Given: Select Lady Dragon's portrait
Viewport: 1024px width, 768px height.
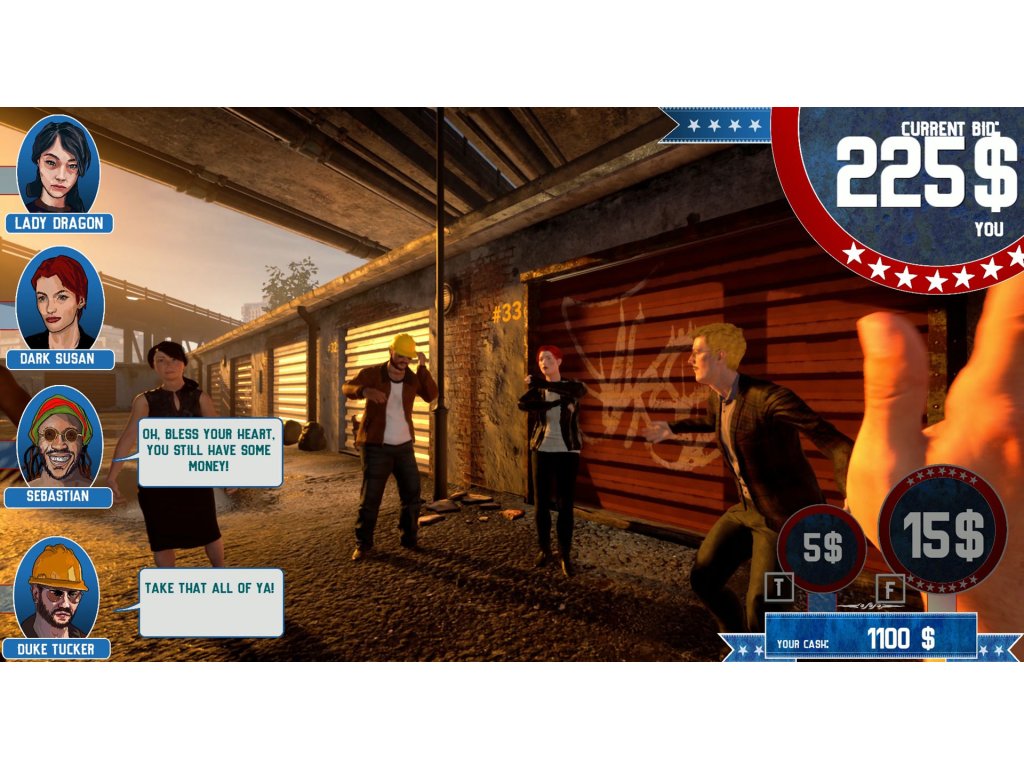Looking at the screenshot, I should click(x=57, y=162).
